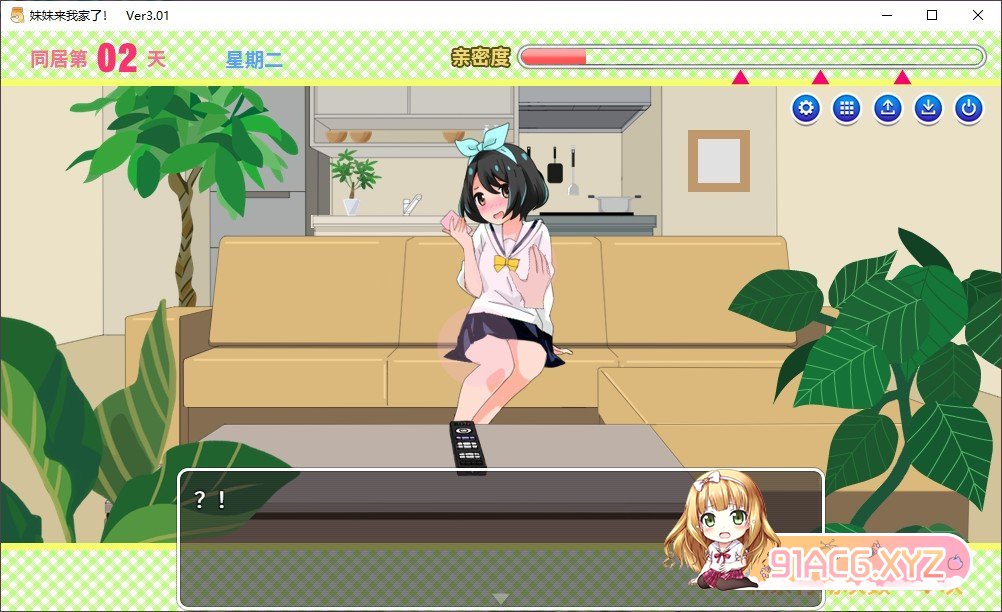Click the nine-square grid icon

click(847, 109)
